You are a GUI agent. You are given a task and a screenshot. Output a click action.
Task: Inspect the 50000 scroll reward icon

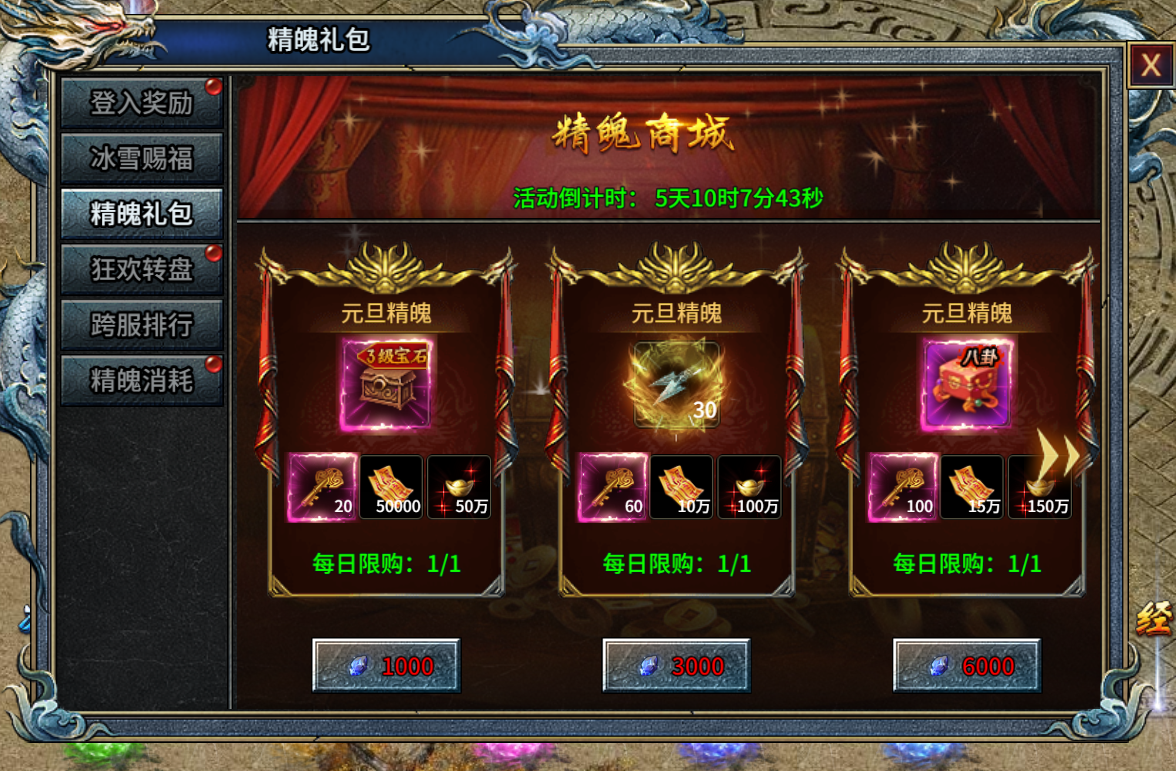(391, 487)
